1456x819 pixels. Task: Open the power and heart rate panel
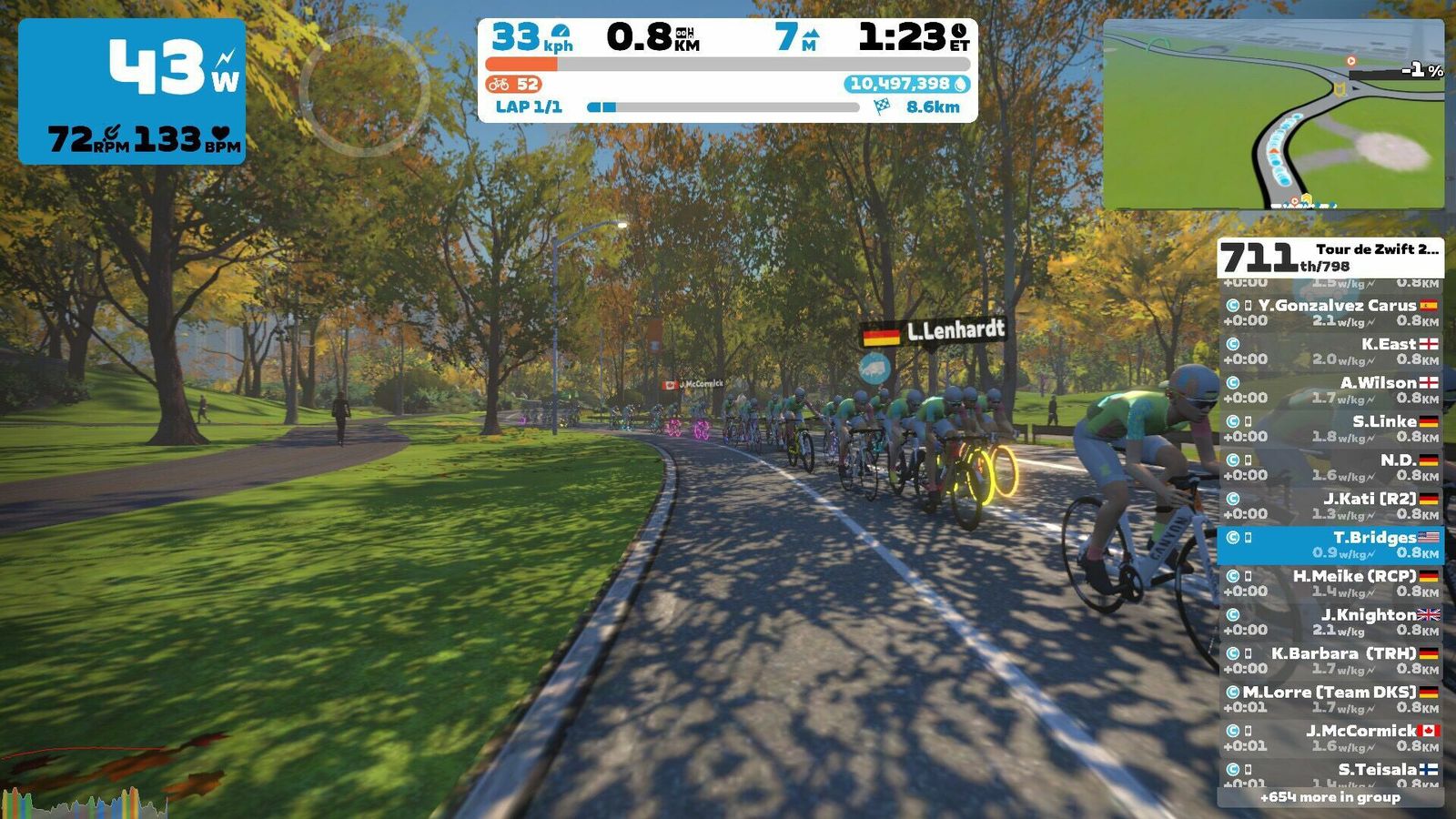pos(132,91)
